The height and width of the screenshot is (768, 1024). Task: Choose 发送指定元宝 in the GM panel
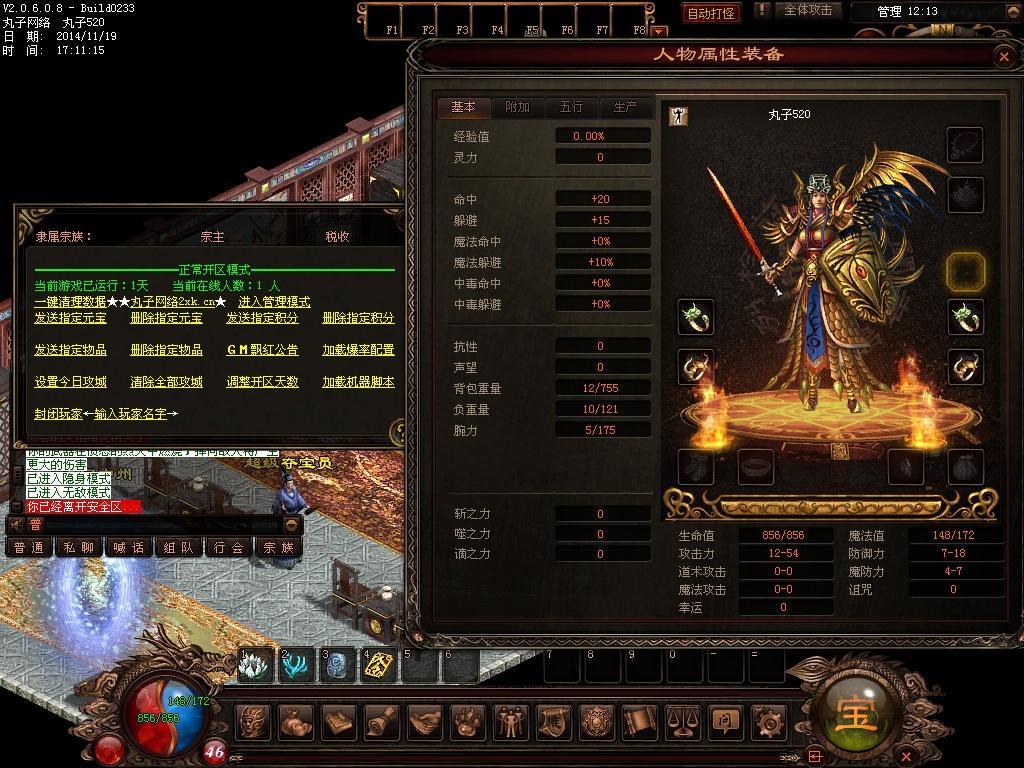tap(70, 318)
